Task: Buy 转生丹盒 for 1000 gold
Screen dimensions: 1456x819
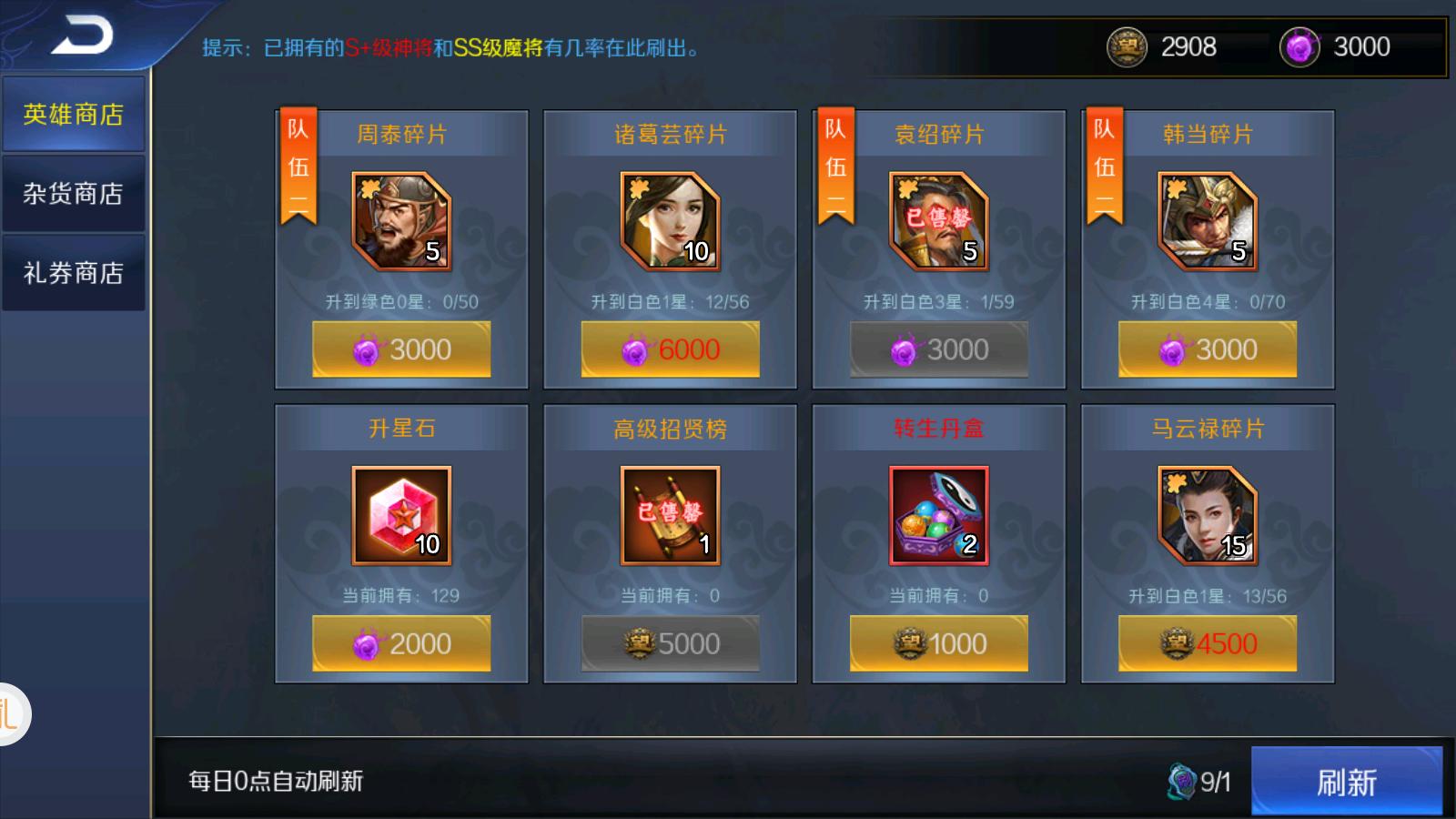Action: (937, 643)
